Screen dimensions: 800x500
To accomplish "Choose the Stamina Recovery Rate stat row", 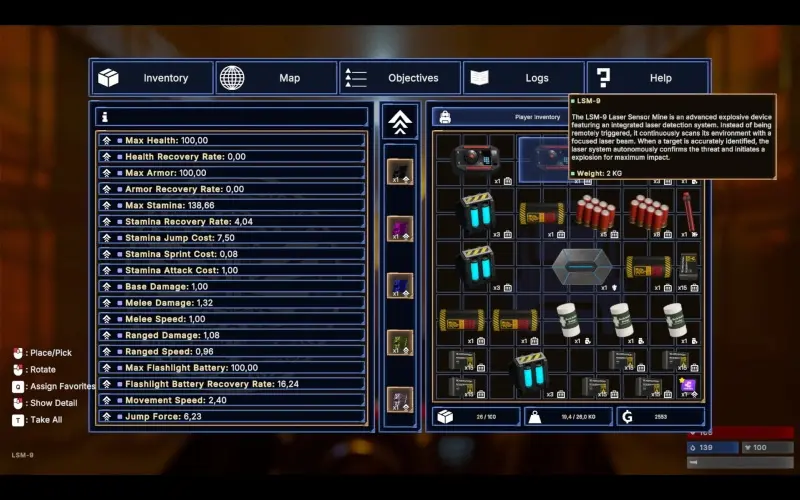I will pos(231,221).
